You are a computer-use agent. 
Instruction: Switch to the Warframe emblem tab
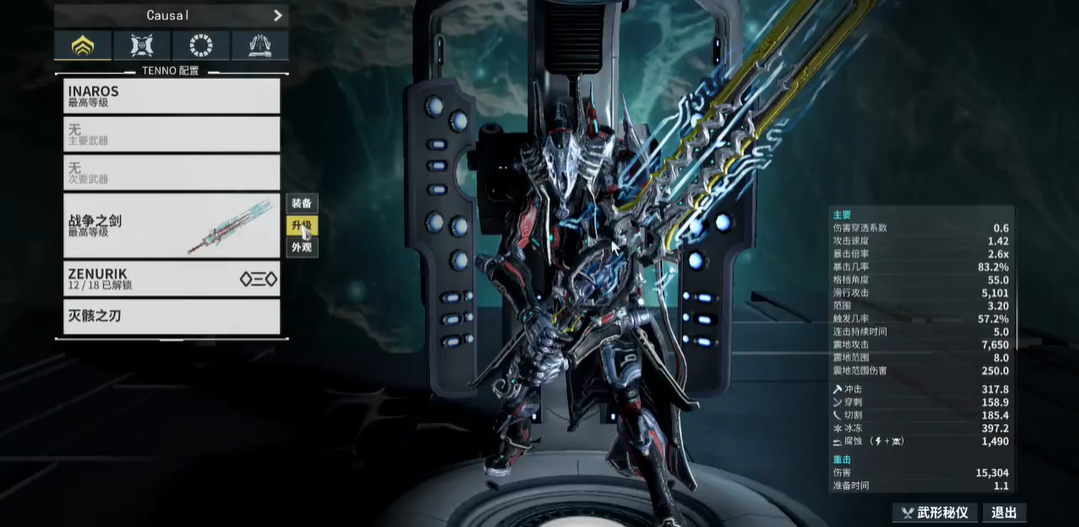coord(82,46)
